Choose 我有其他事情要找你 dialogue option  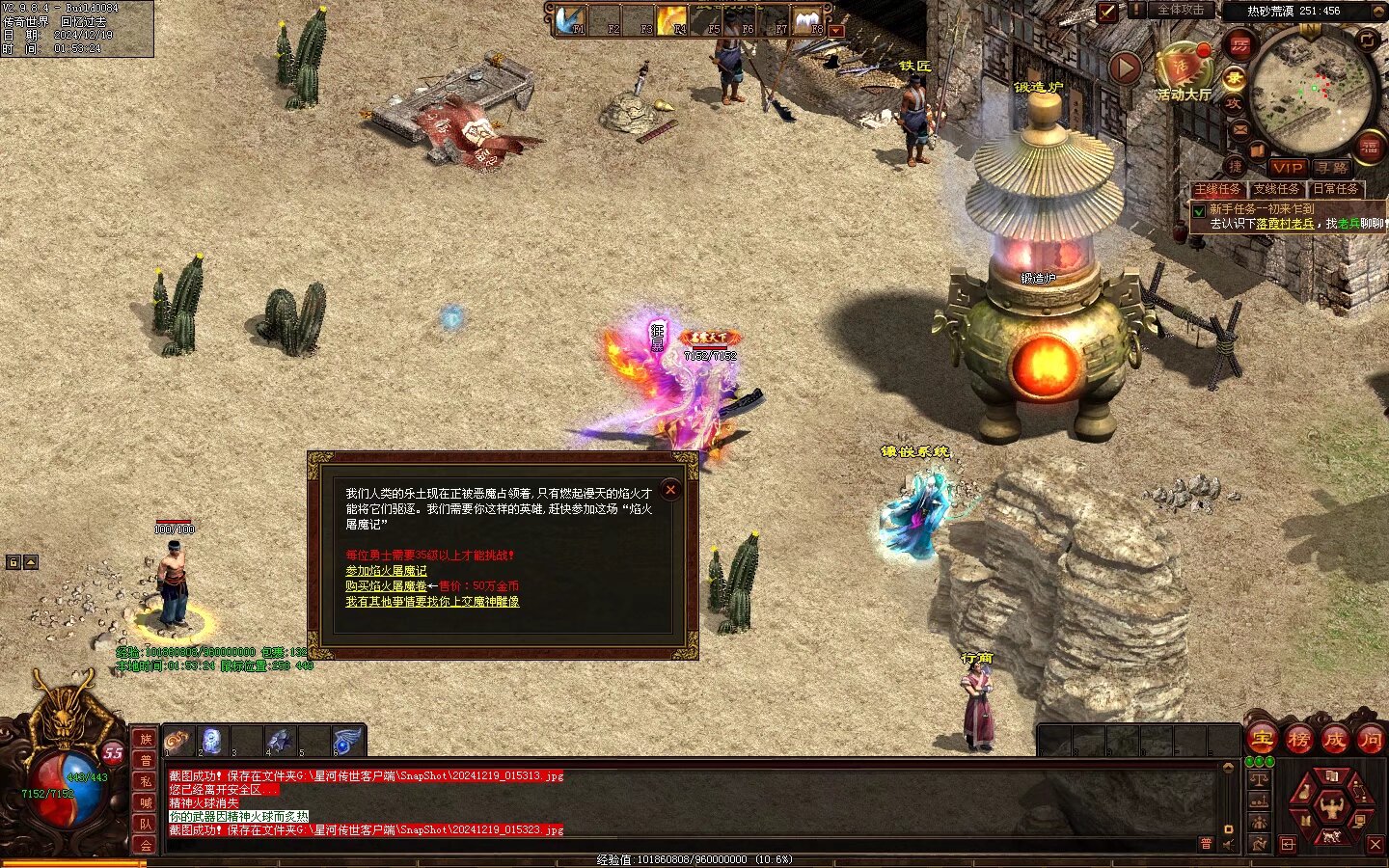point(432,602)
